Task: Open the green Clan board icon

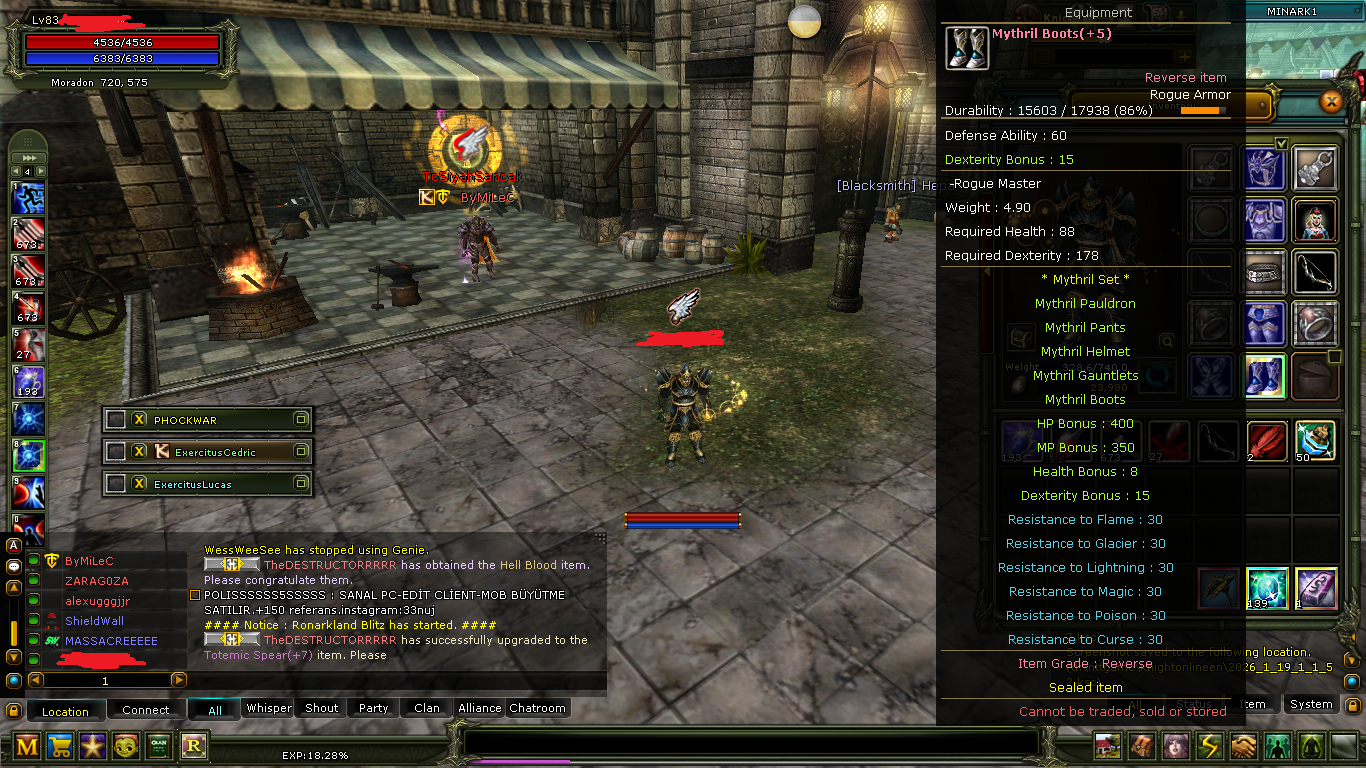Action: [x=158, y=745]
